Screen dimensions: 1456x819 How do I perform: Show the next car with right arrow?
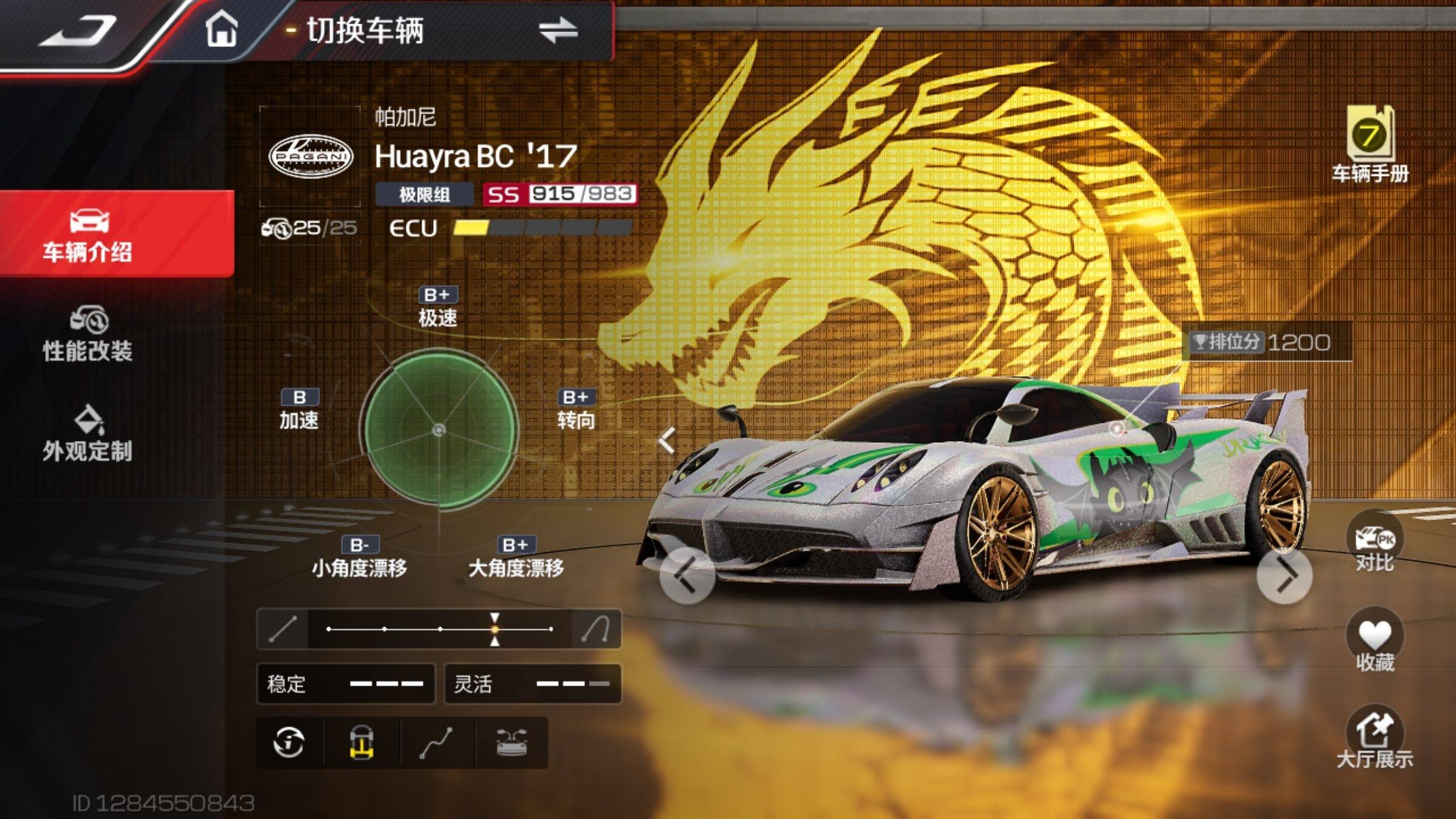[x=1284, y=575]
